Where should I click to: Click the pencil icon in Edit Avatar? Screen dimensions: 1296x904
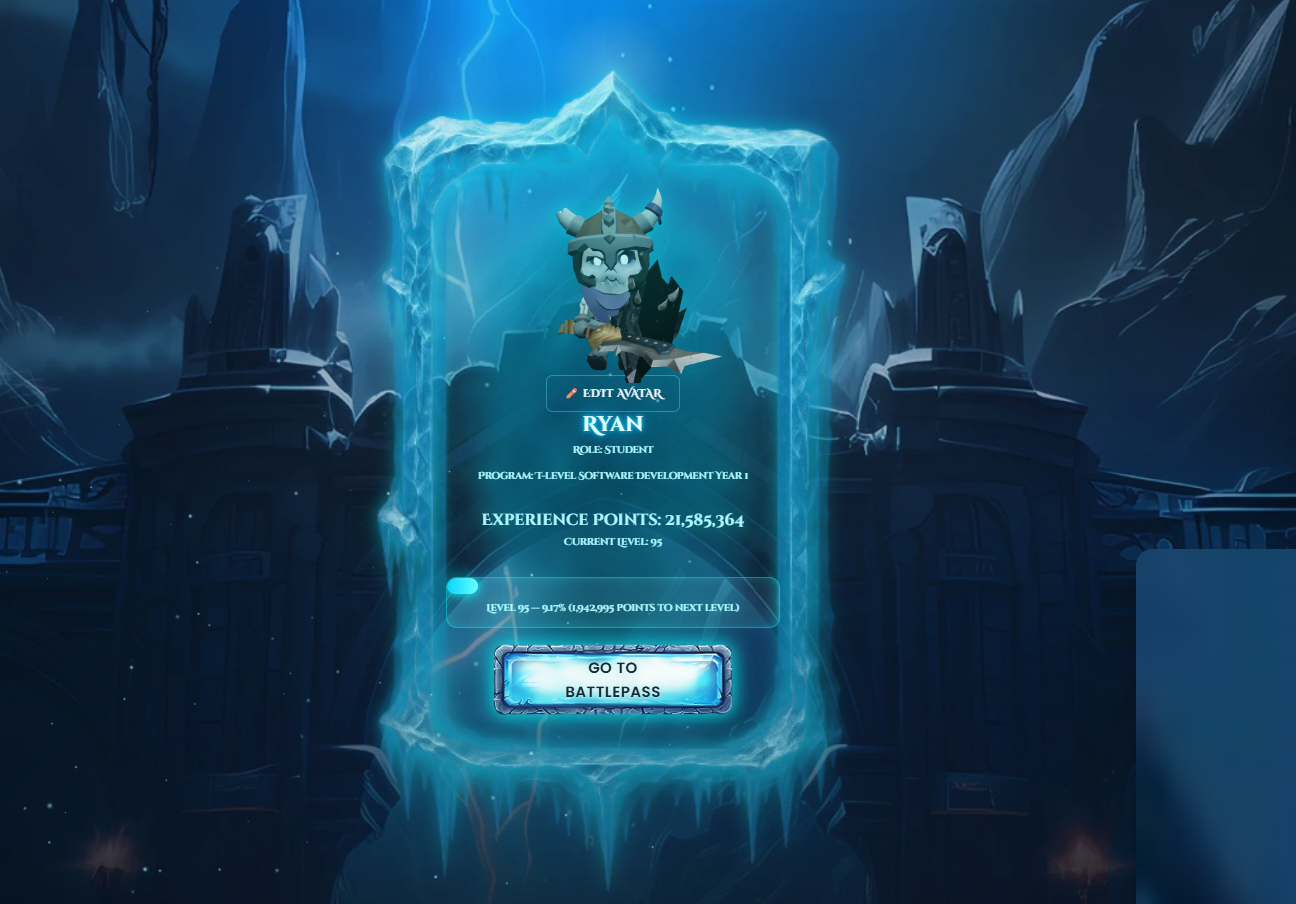[x=571, y=393]
